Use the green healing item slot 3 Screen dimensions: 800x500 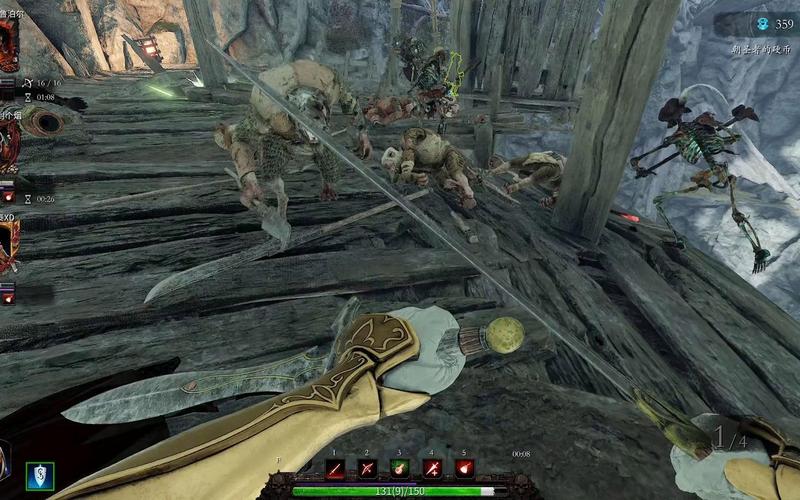click(x=400, y=468)
